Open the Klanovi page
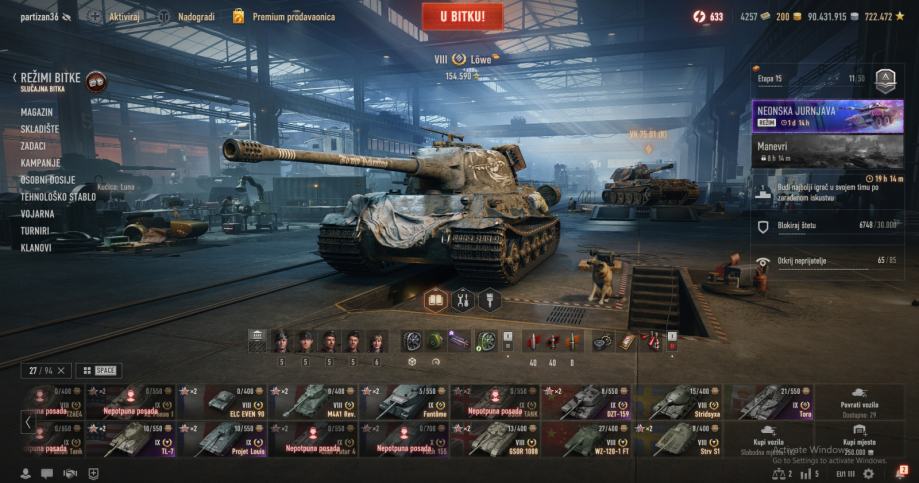This screenshot has width=919, height=483. click(36, 248)
